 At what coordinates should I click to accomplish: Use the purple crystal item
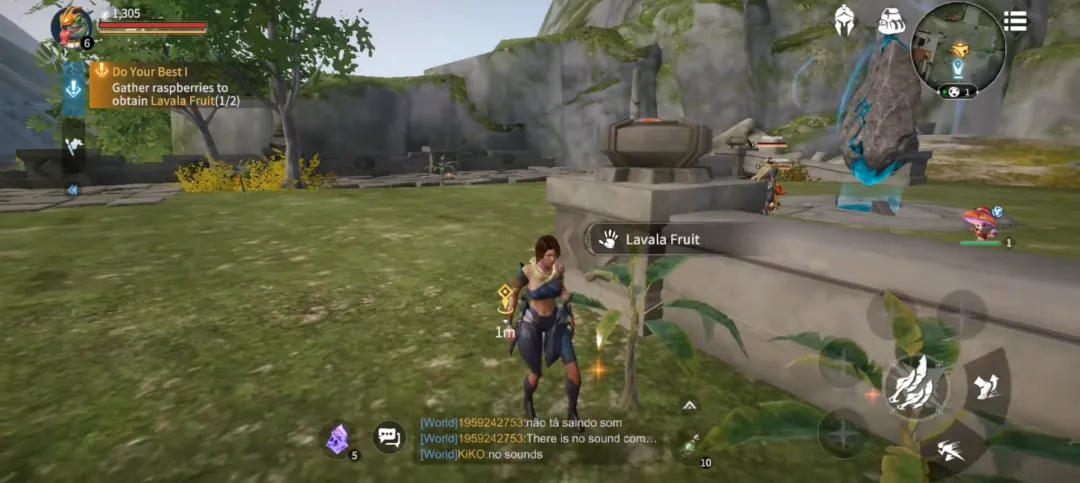click(x=339, y=439)
